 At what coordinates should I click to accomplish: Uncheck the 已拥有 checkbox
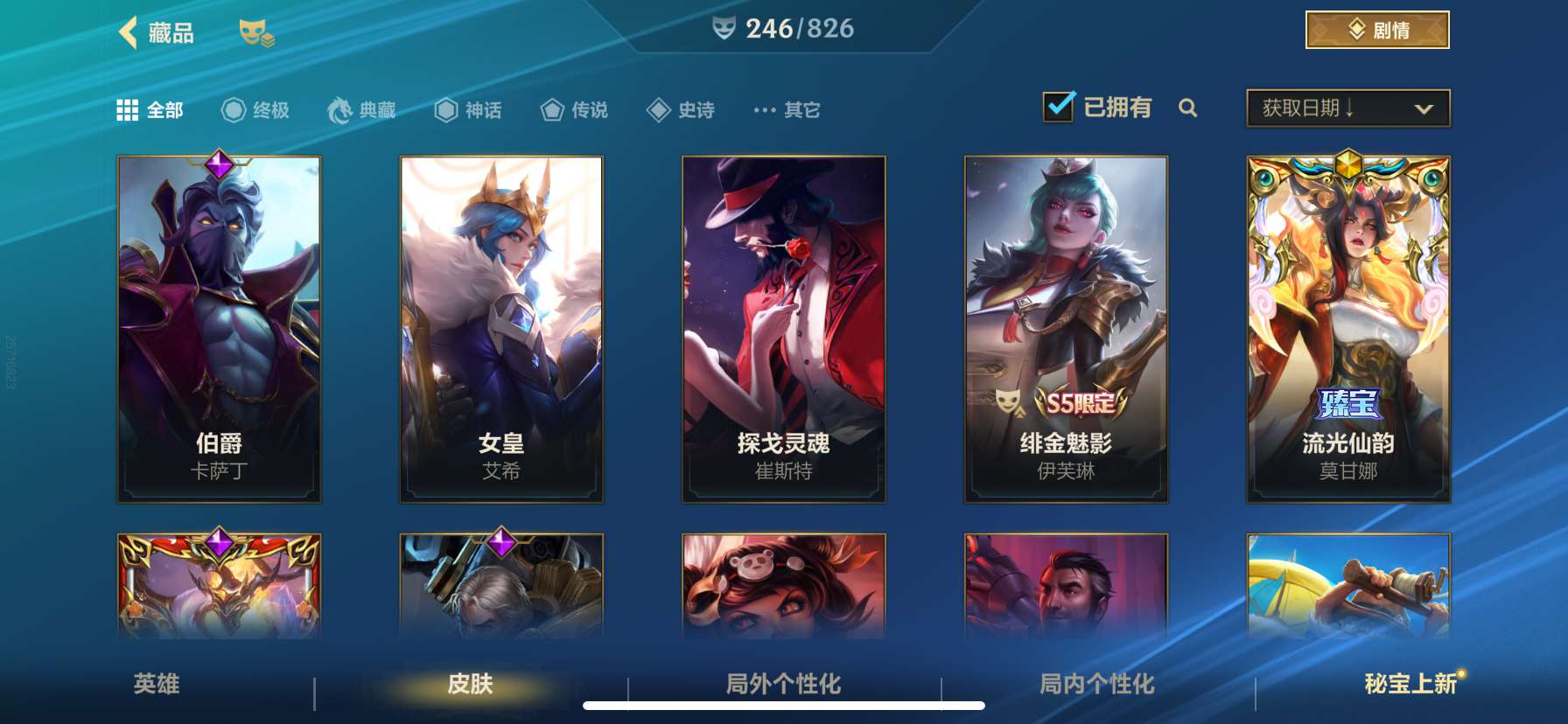coord(1061,106)
